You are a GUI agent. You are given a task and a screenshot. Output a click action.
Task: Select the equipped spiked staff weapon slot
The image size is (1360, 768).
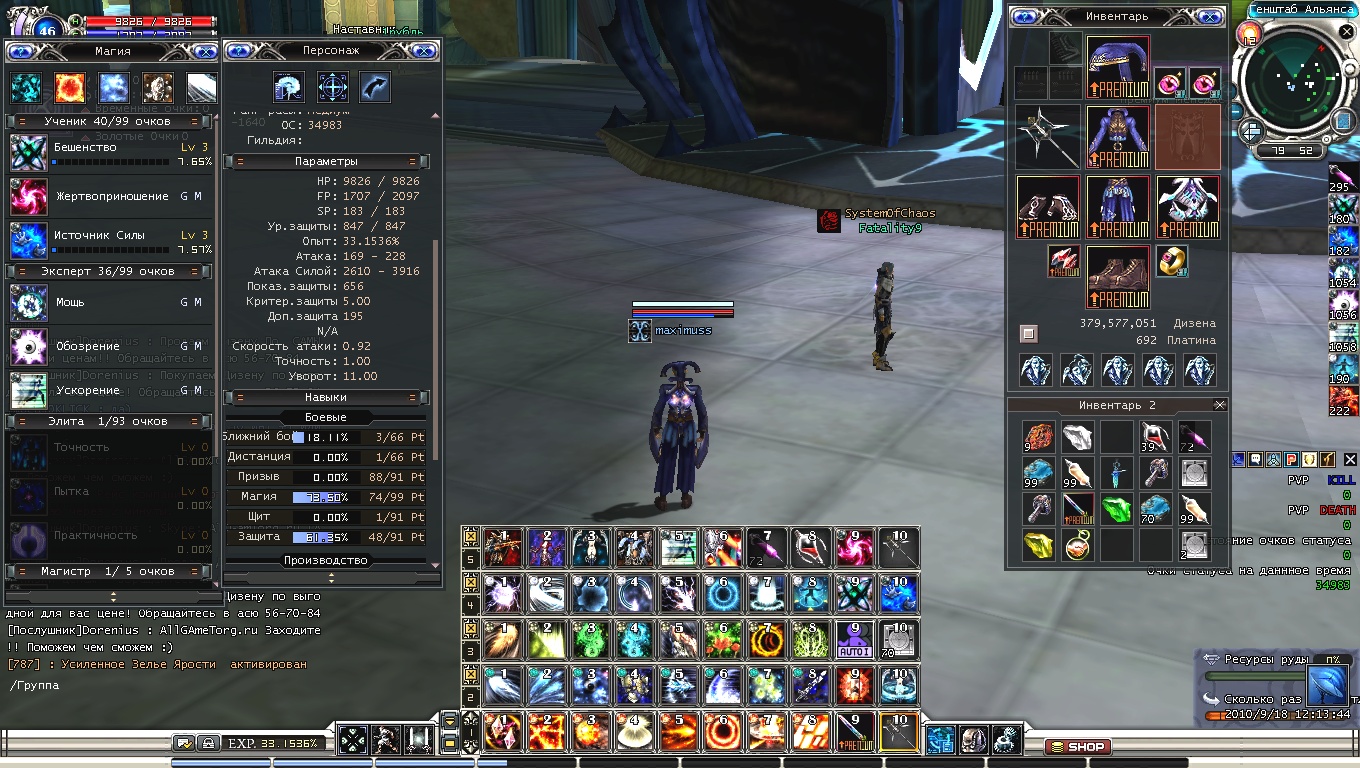tap(1048, 137)
